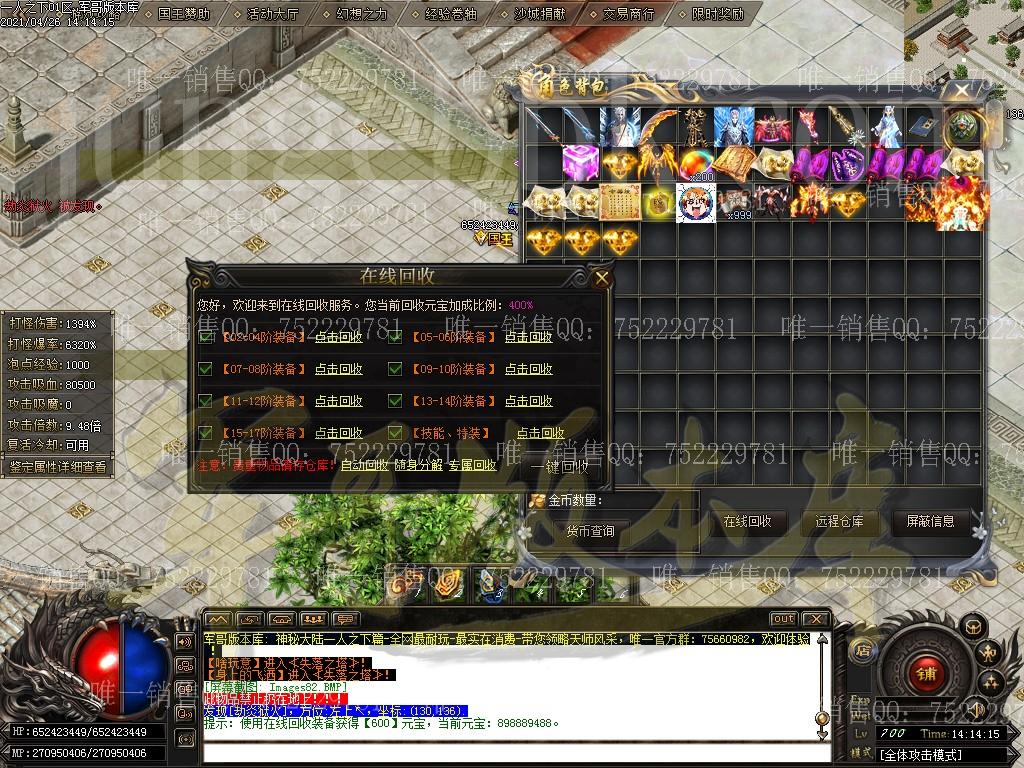Toggle the 09-10阶装备 checkbox
This screenshot has height=768, width=1024.
395,369
